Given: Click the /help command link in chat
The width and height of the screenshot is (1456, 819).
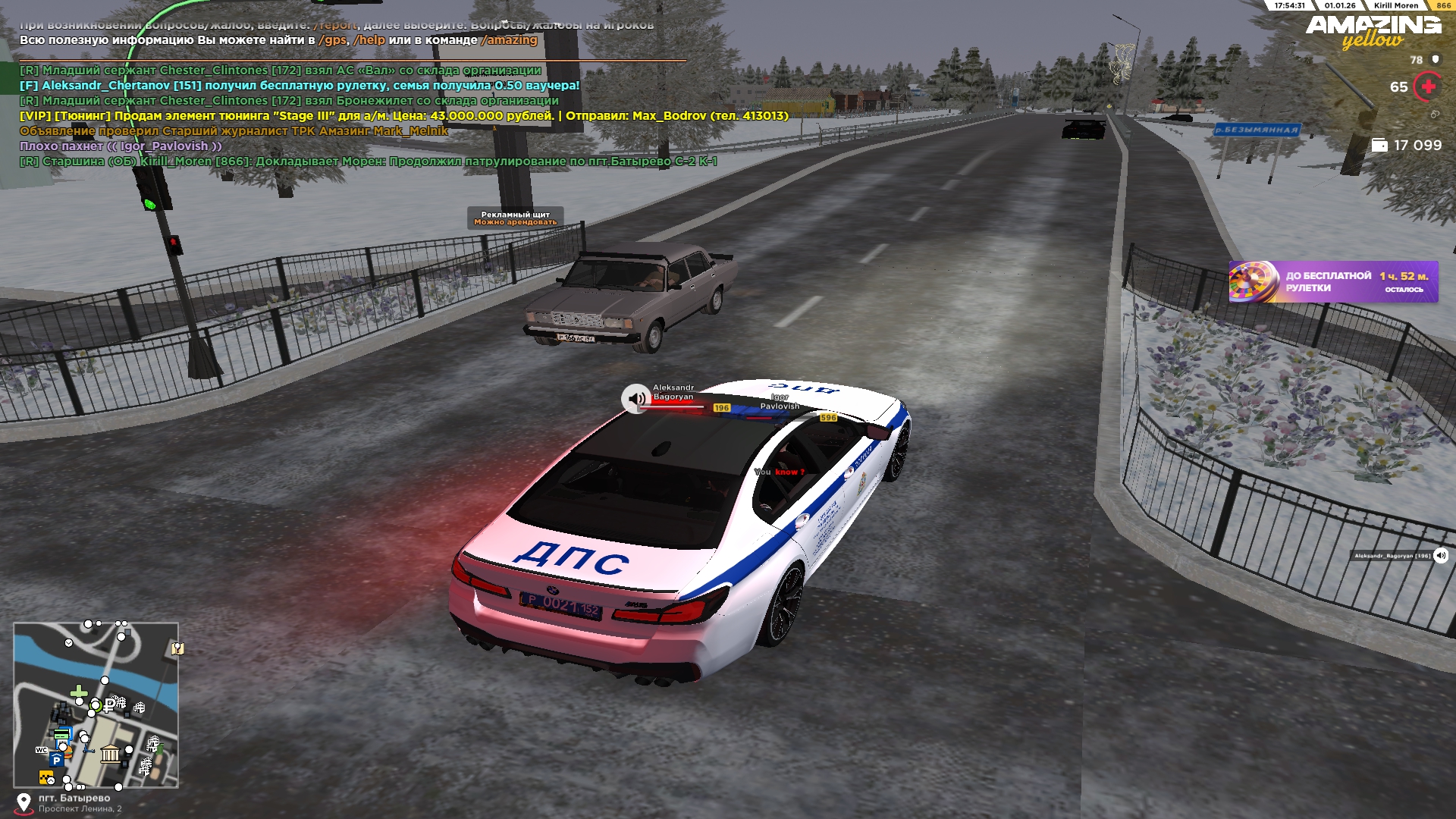Looking at the screenshot, I should (369, 40).
